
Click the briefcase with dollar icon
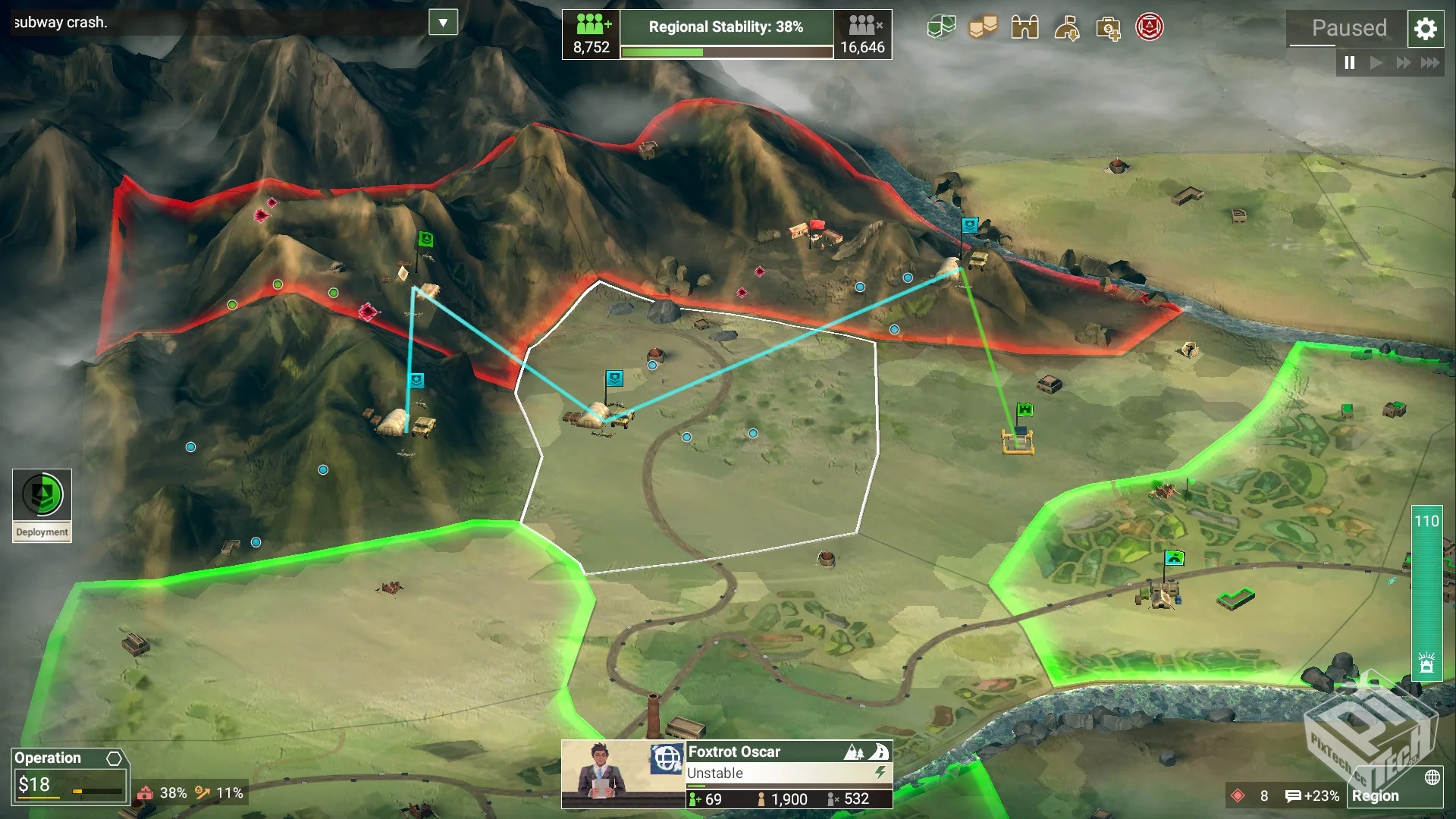[1108, 29]
